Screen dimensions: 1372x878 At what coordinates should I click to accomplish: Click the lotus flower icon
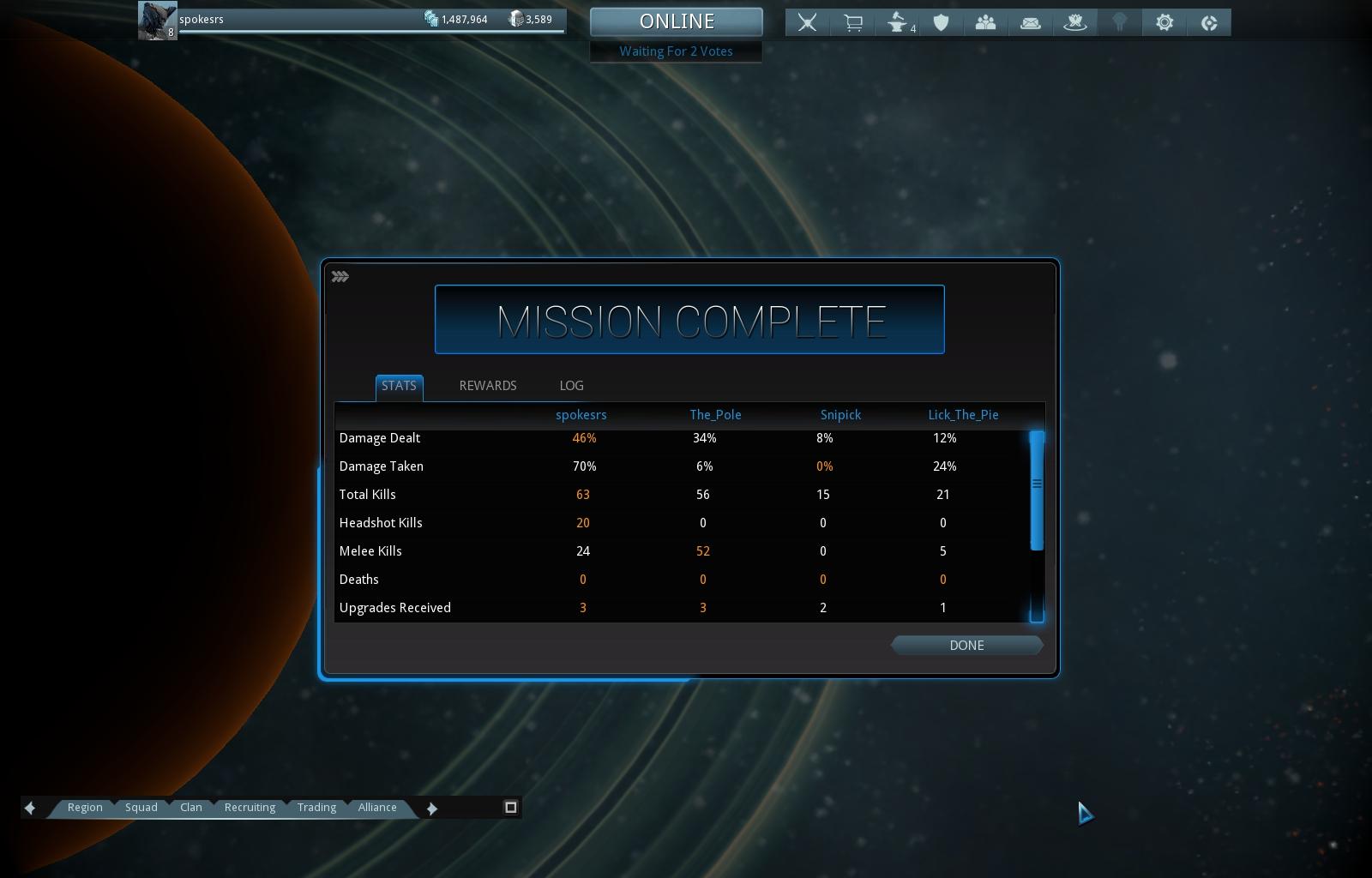(x=1075, y=22)
